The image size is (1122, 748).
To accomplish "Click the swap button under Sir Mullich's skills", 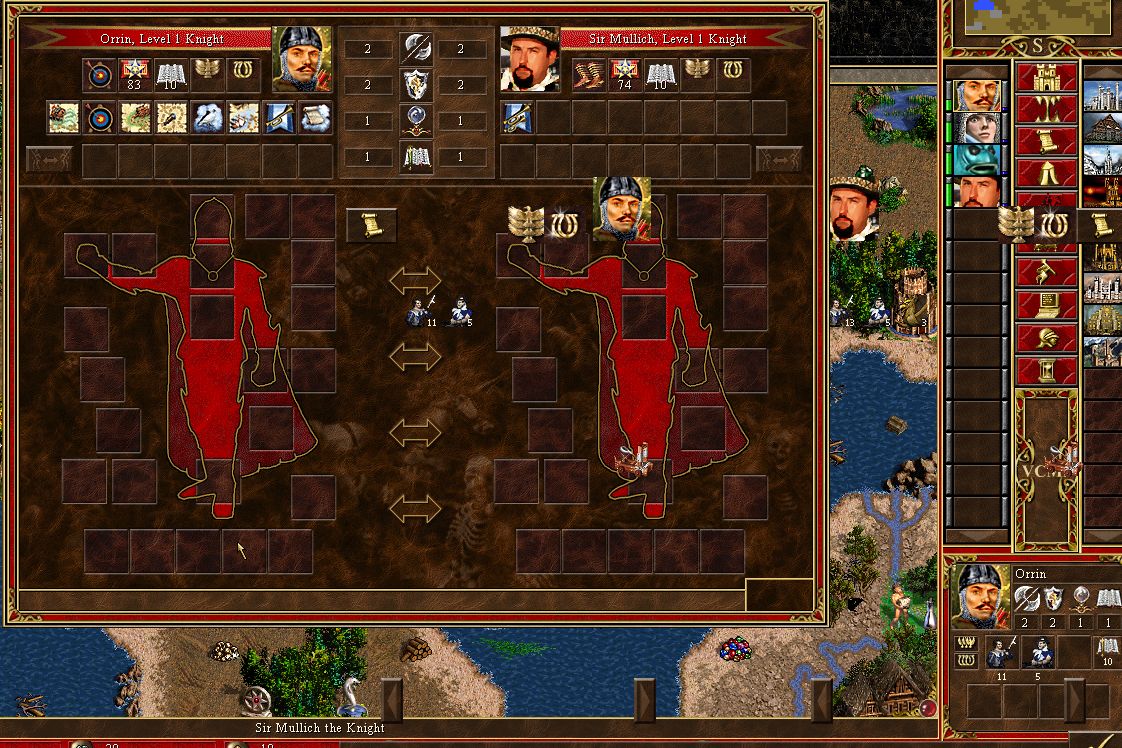I will click(779, 159).
